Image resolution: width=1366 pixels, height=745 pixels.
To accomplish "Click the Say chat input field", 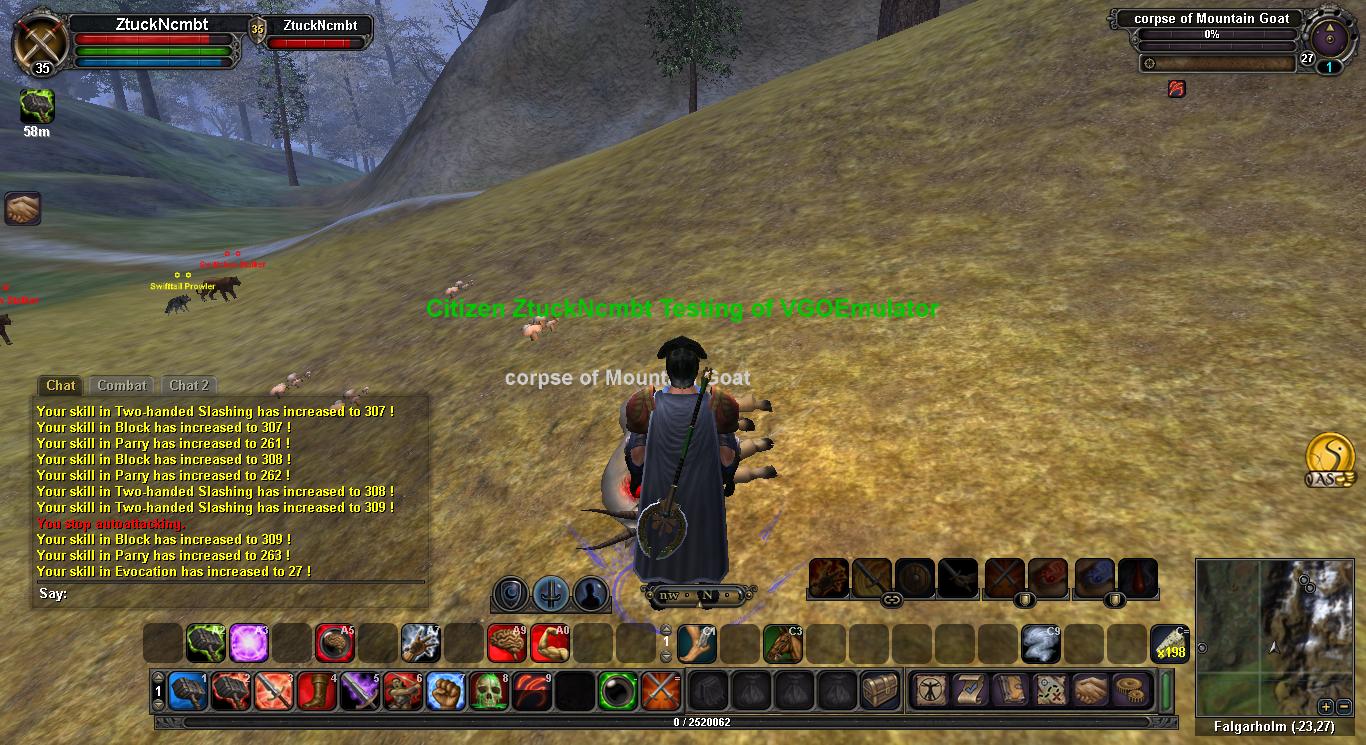I will point(240,594).
